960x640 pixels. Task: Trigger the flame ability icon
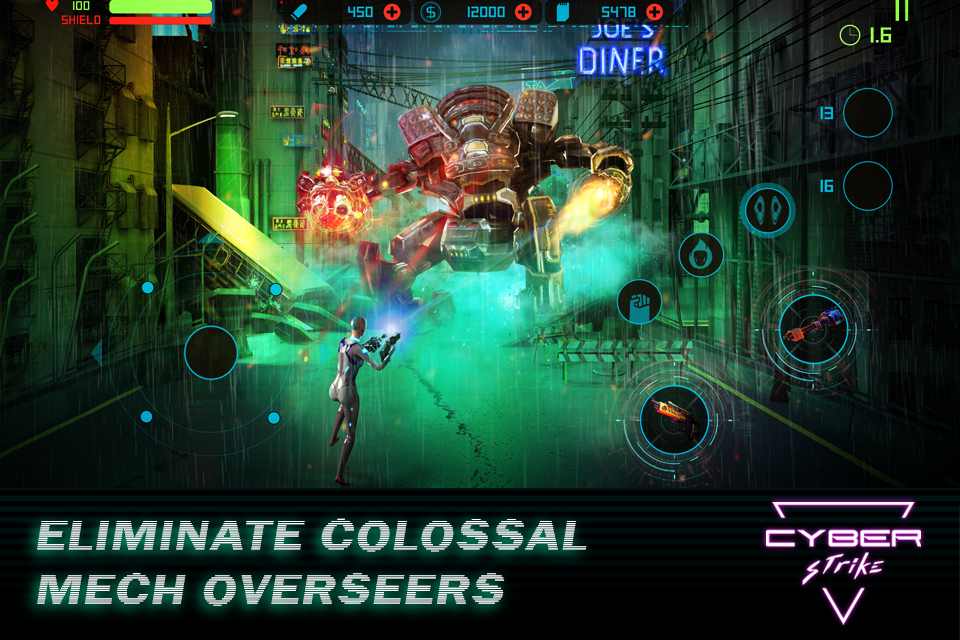click(701, 254)
